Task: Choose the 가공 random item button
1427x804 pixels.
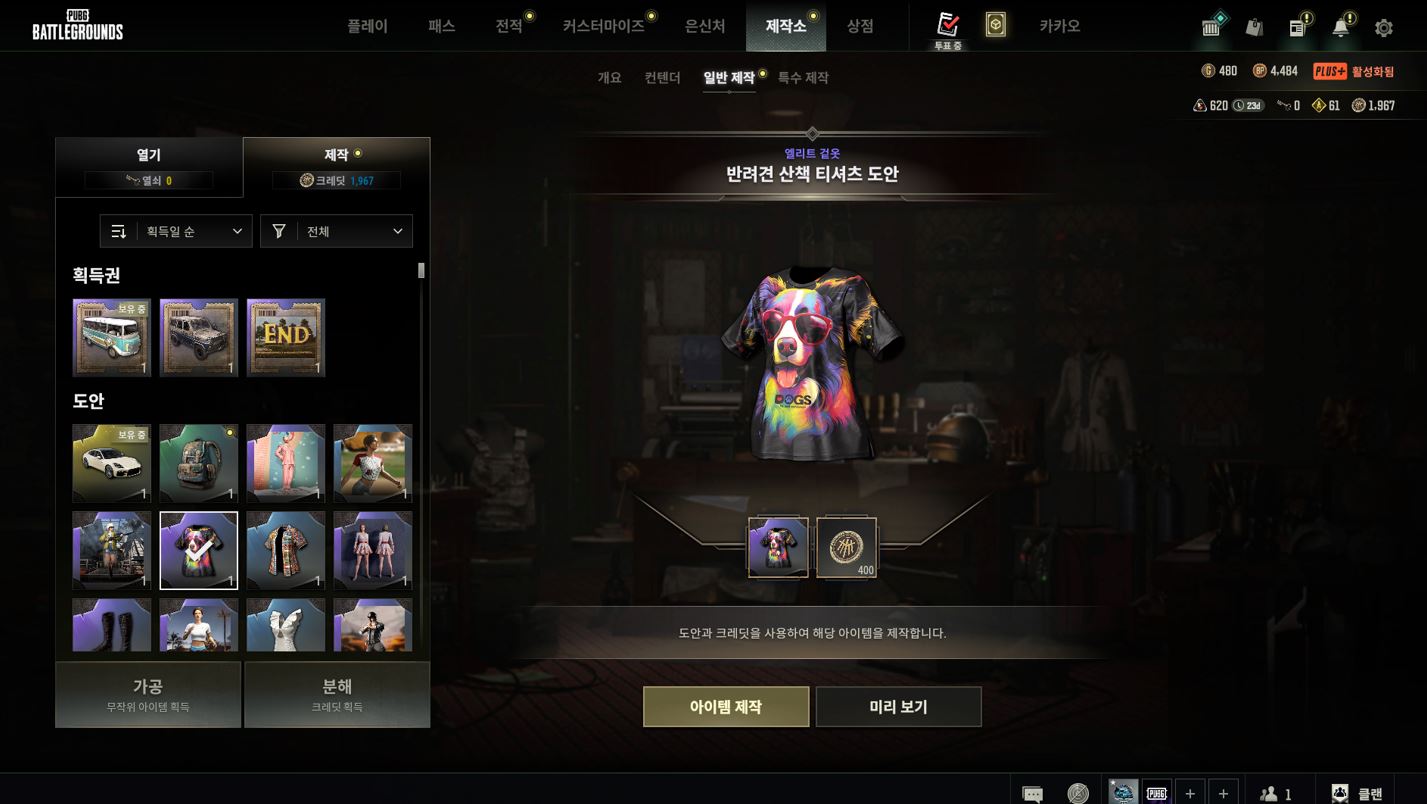Action: [148, 694]
